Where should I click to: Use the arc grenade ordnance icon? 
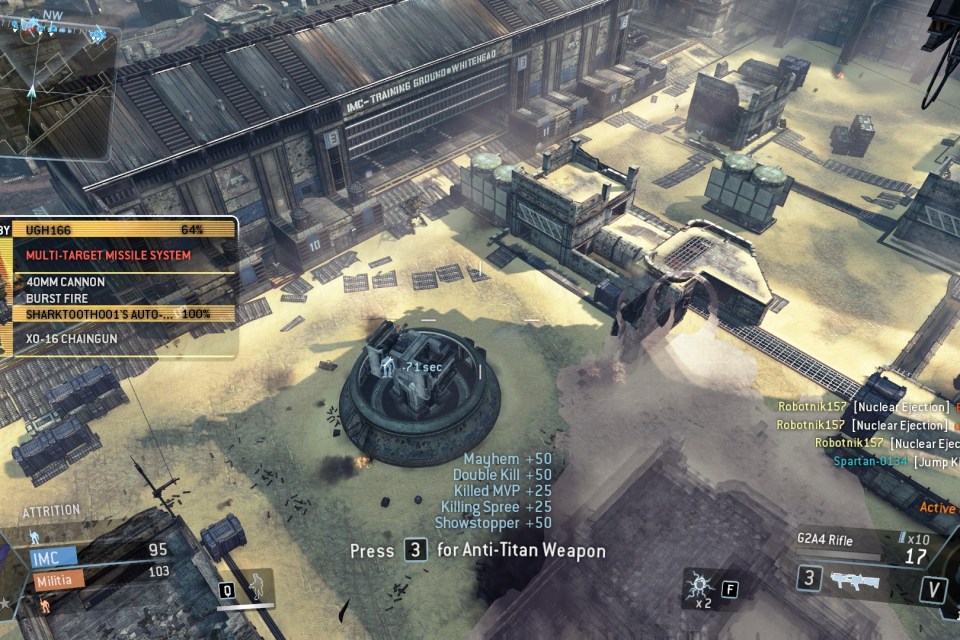coord(698,587)
